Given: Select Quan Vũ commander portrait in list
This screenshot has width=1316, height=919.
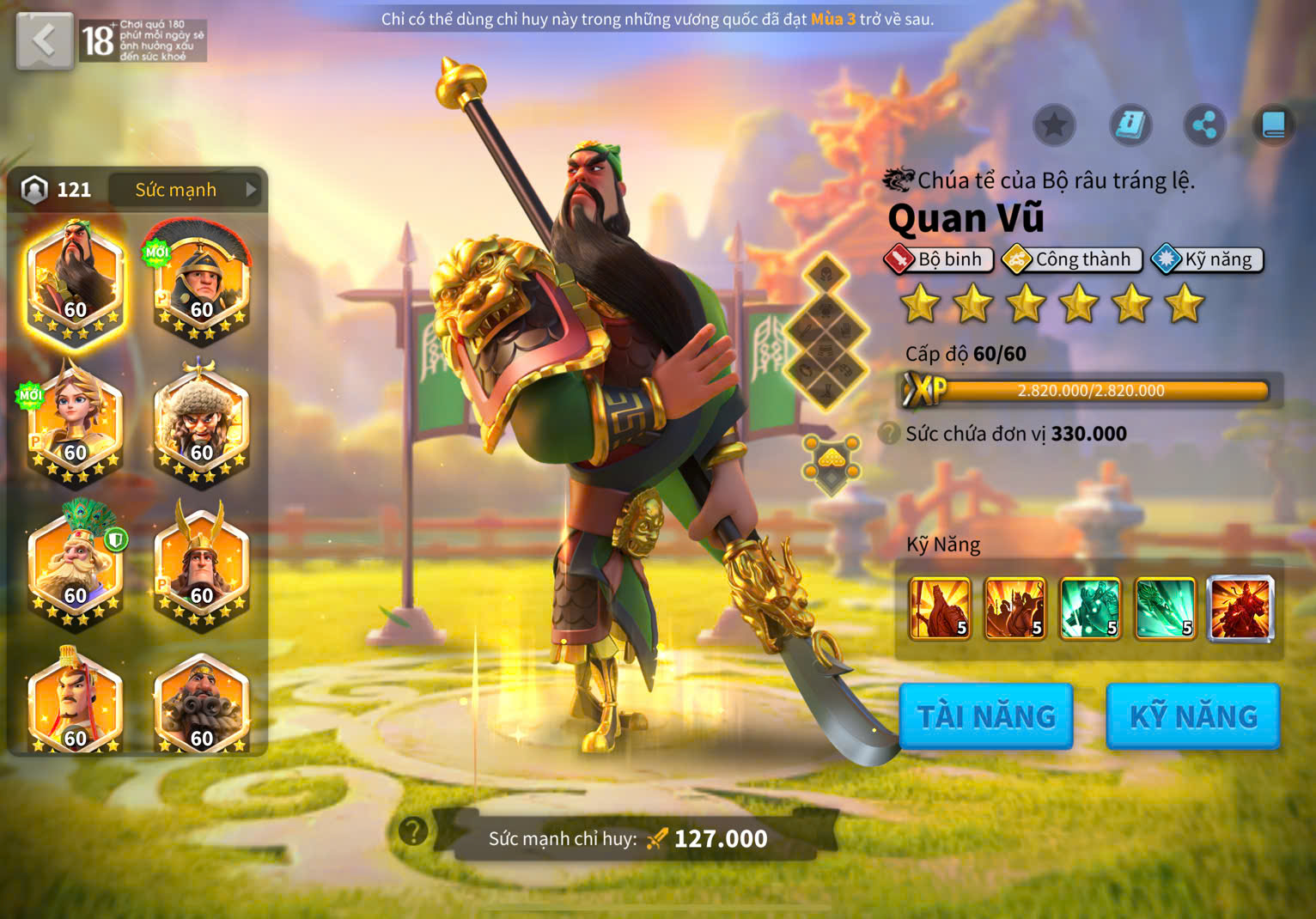Looking at the screenshot, I should [76, 281].
